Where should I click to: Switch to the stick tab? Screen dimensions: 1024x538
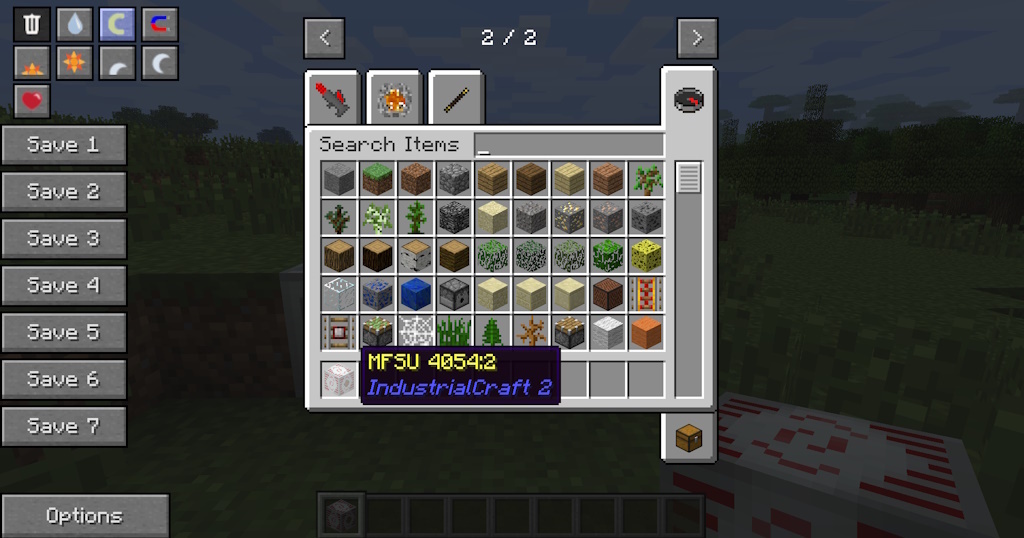click(456, 99)
